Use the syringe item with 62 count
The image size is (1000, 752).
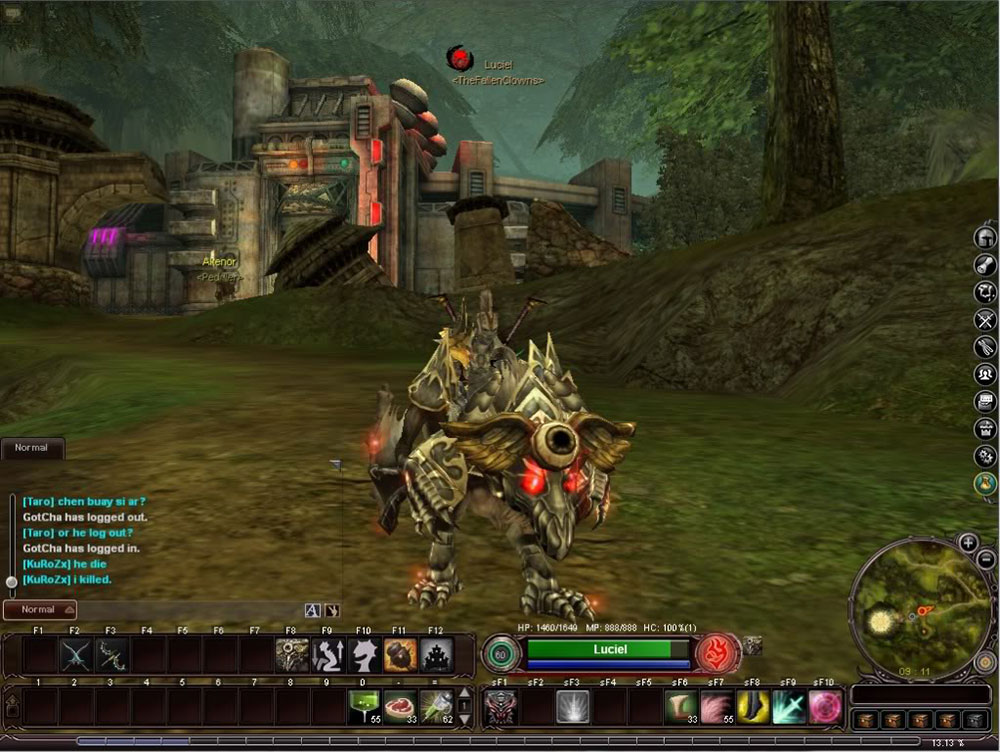click(x=436, y=706)
